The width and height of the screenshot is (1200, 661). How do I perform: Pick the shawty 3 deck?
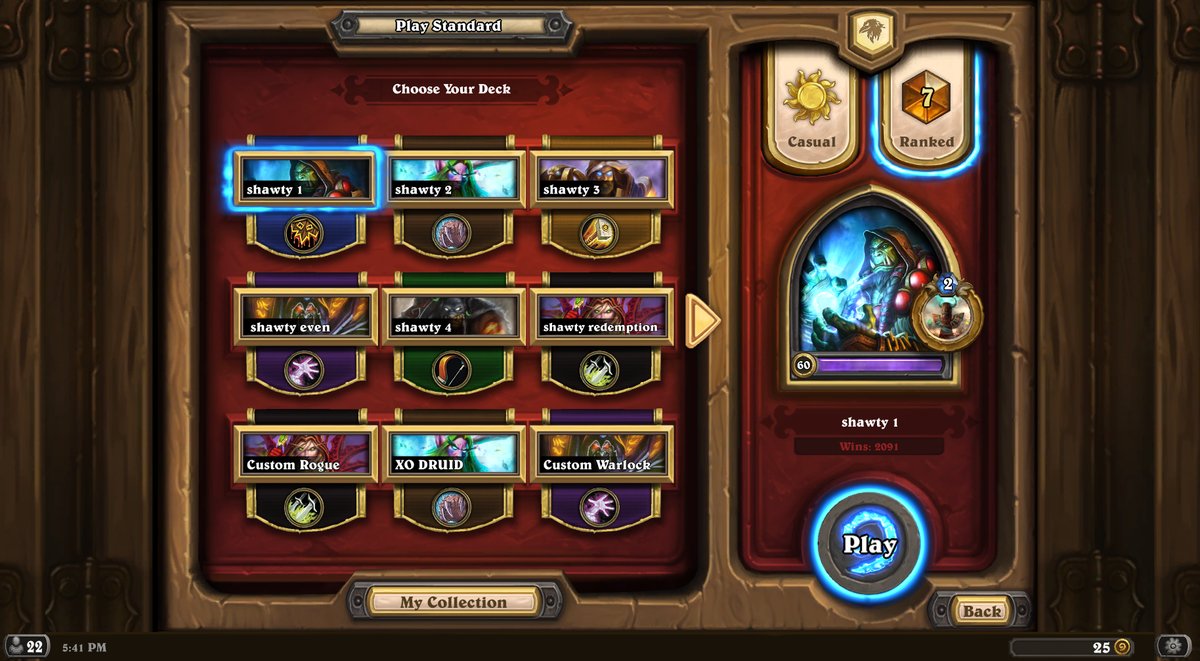(x=601, y=179)
